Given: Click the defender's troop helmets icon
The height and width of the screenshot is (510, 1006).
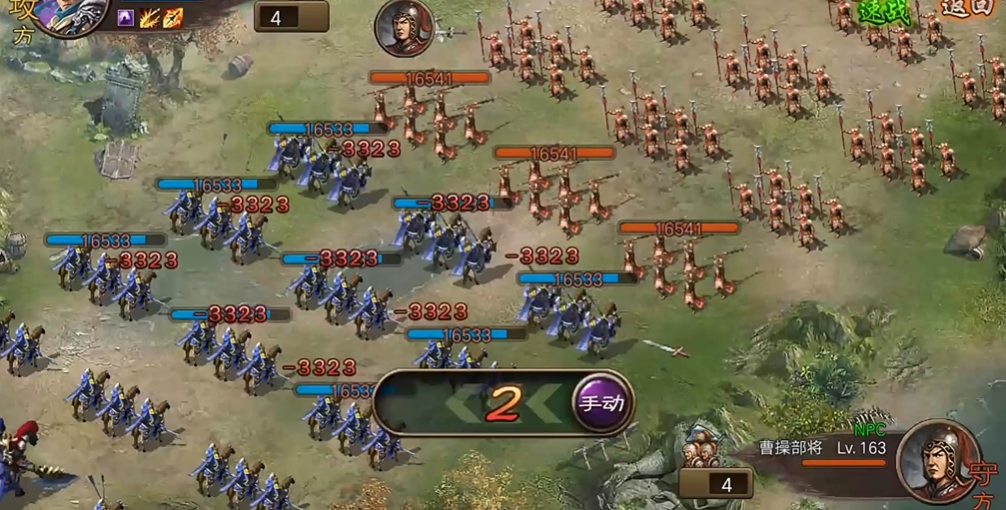Looking at the screenshot, I should 701,456.
